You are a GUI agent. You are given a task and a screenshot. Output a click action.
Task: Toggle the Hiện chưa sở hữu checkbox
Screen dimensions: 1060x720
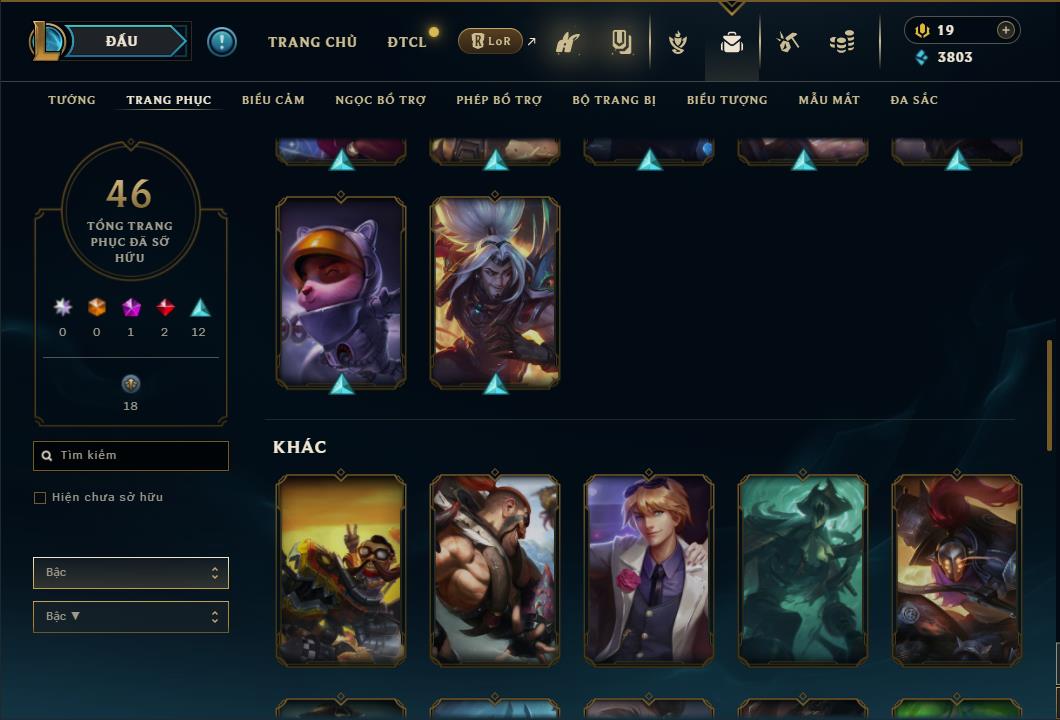click(40, 498)
